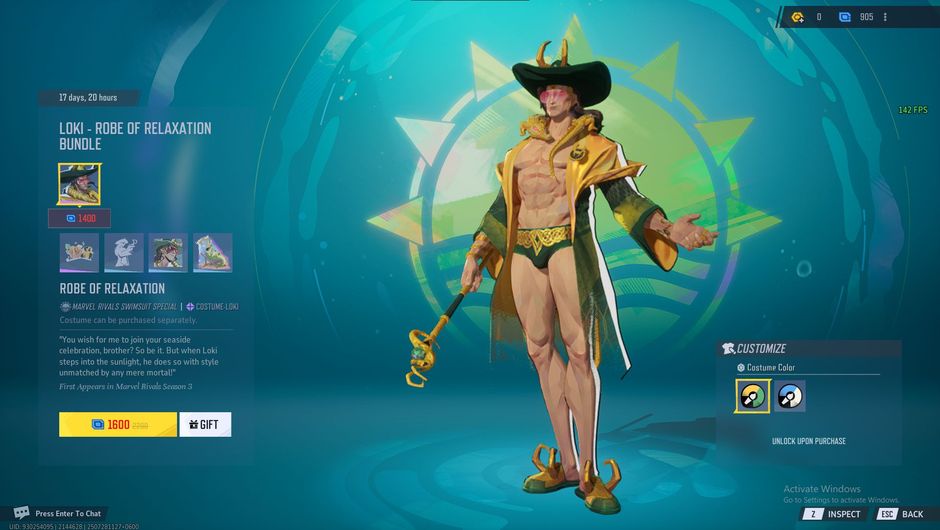Go back using the Back button
Image resolution: width=940 pixels, height=530 pixels.
(x=900, y=514)
